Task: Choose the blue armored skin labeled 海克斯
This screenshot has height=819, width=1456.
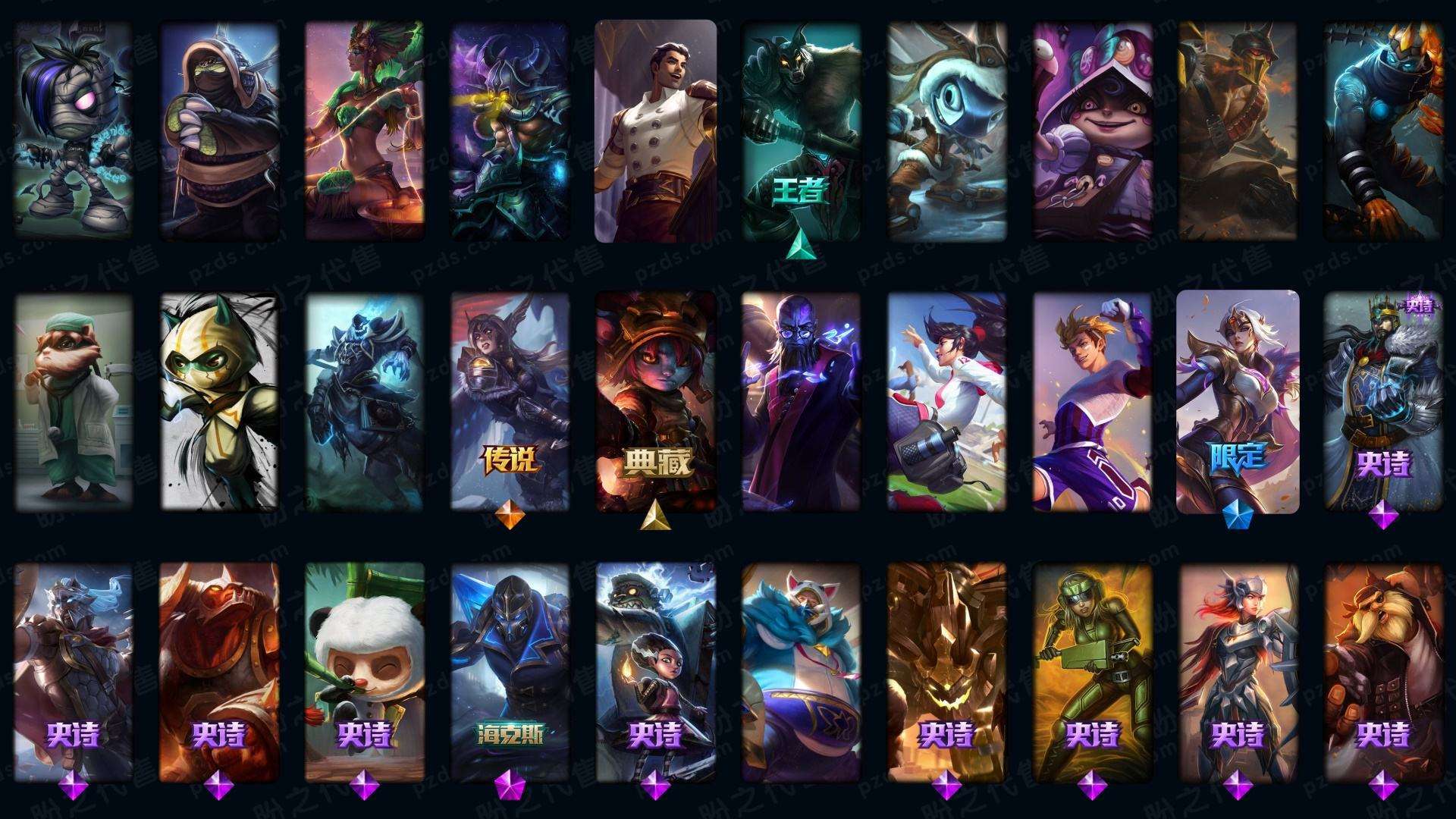Action: (510, 671)
